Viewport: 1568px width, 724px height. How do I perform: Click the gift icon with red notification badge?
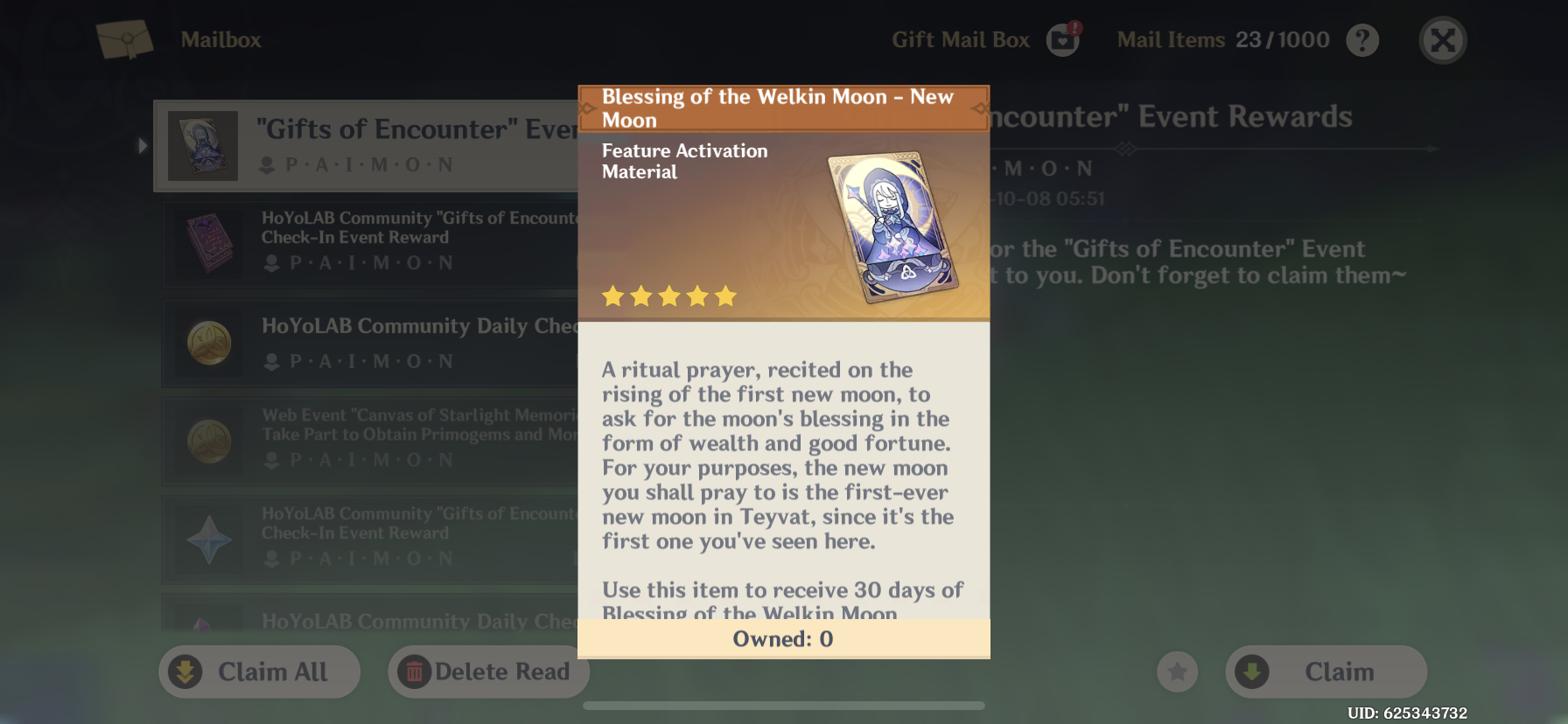1062,38
